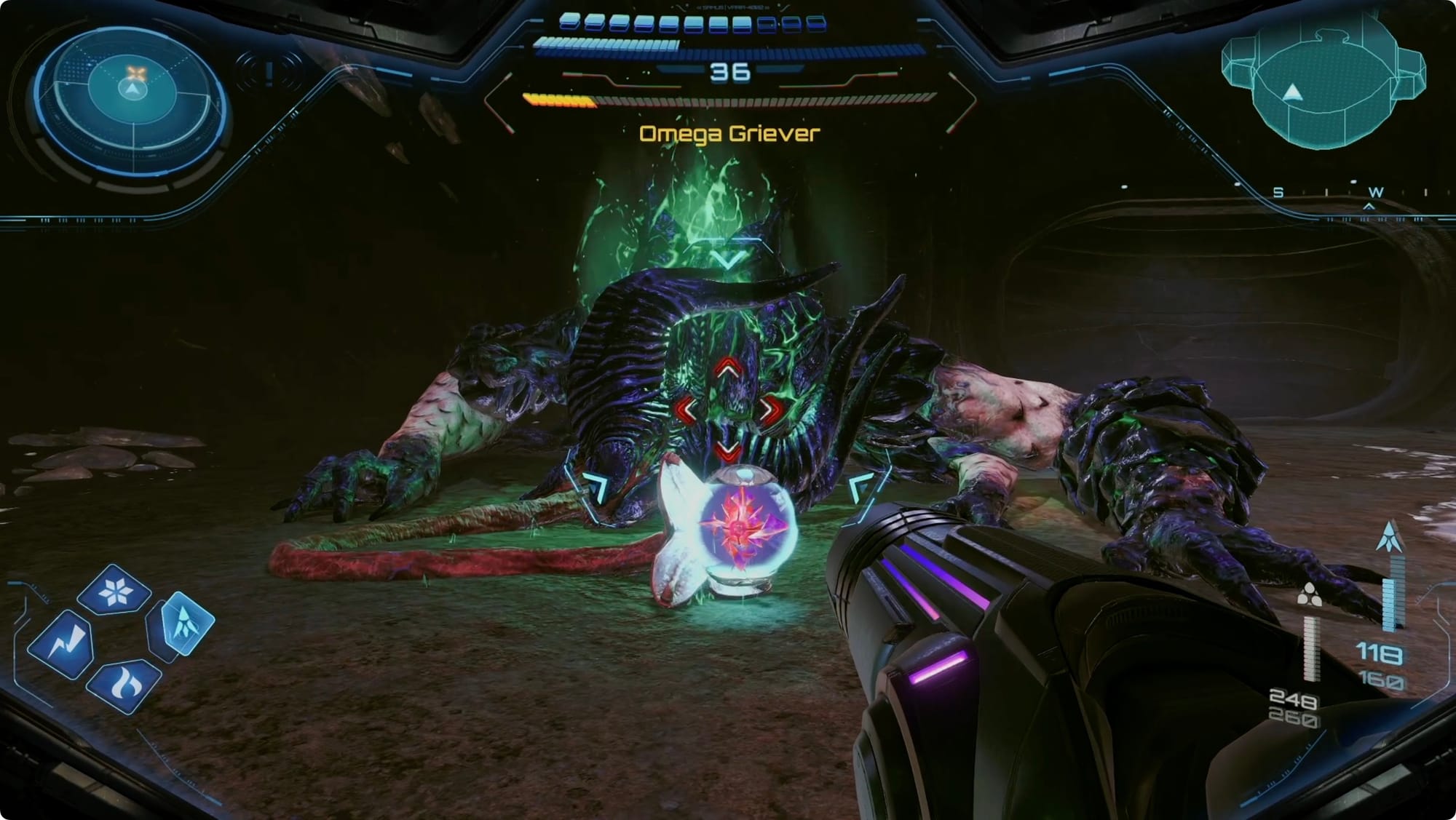1456x820 pixels.
Task: Click the three-dot cluster ammo icon
Action: click(x=1310, y=596)
